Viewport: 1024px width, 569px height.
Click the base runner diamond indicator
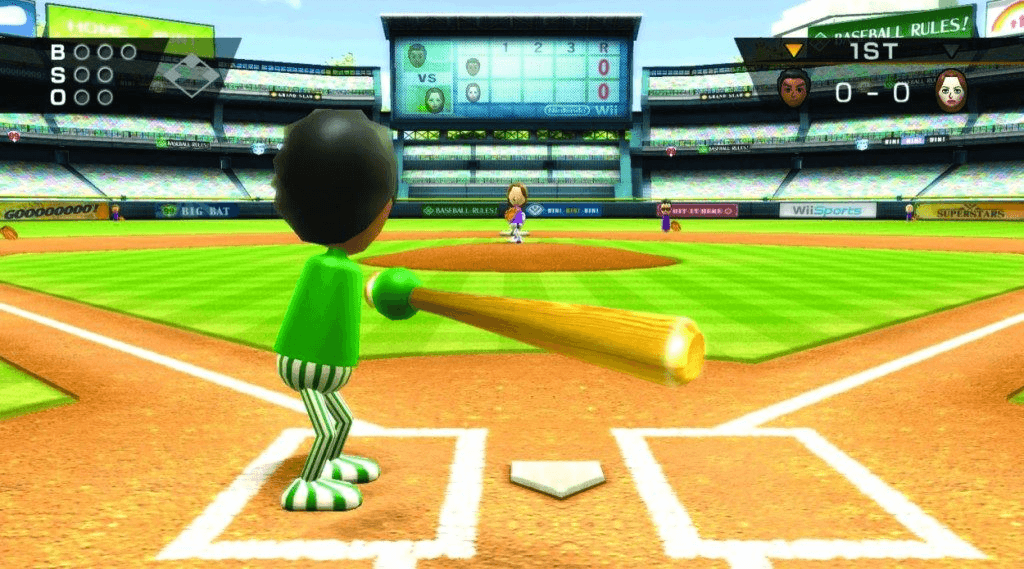coord(191,73)
